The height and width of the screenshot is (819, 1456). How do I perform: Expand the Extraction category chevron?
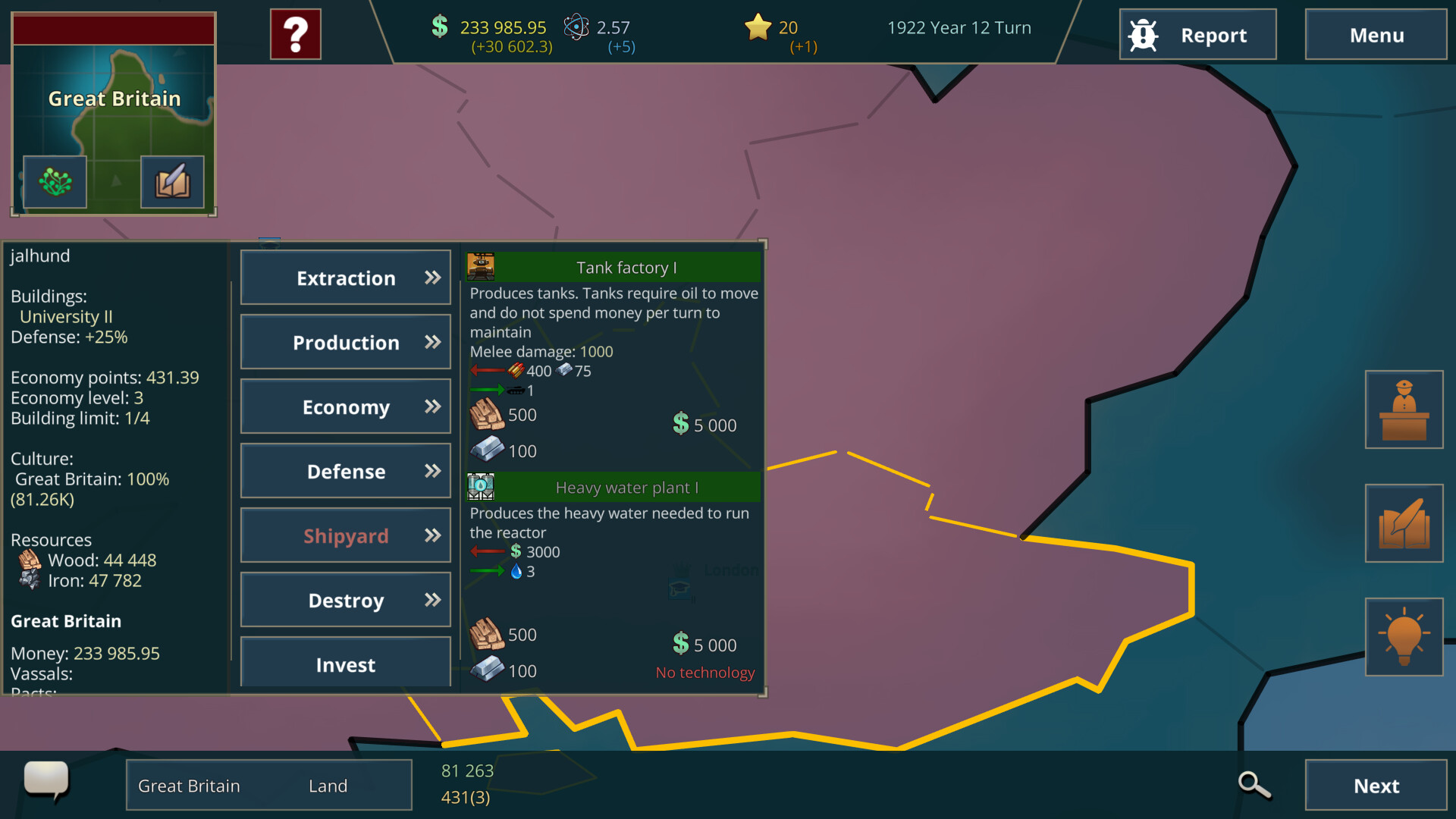coord(431,278)
